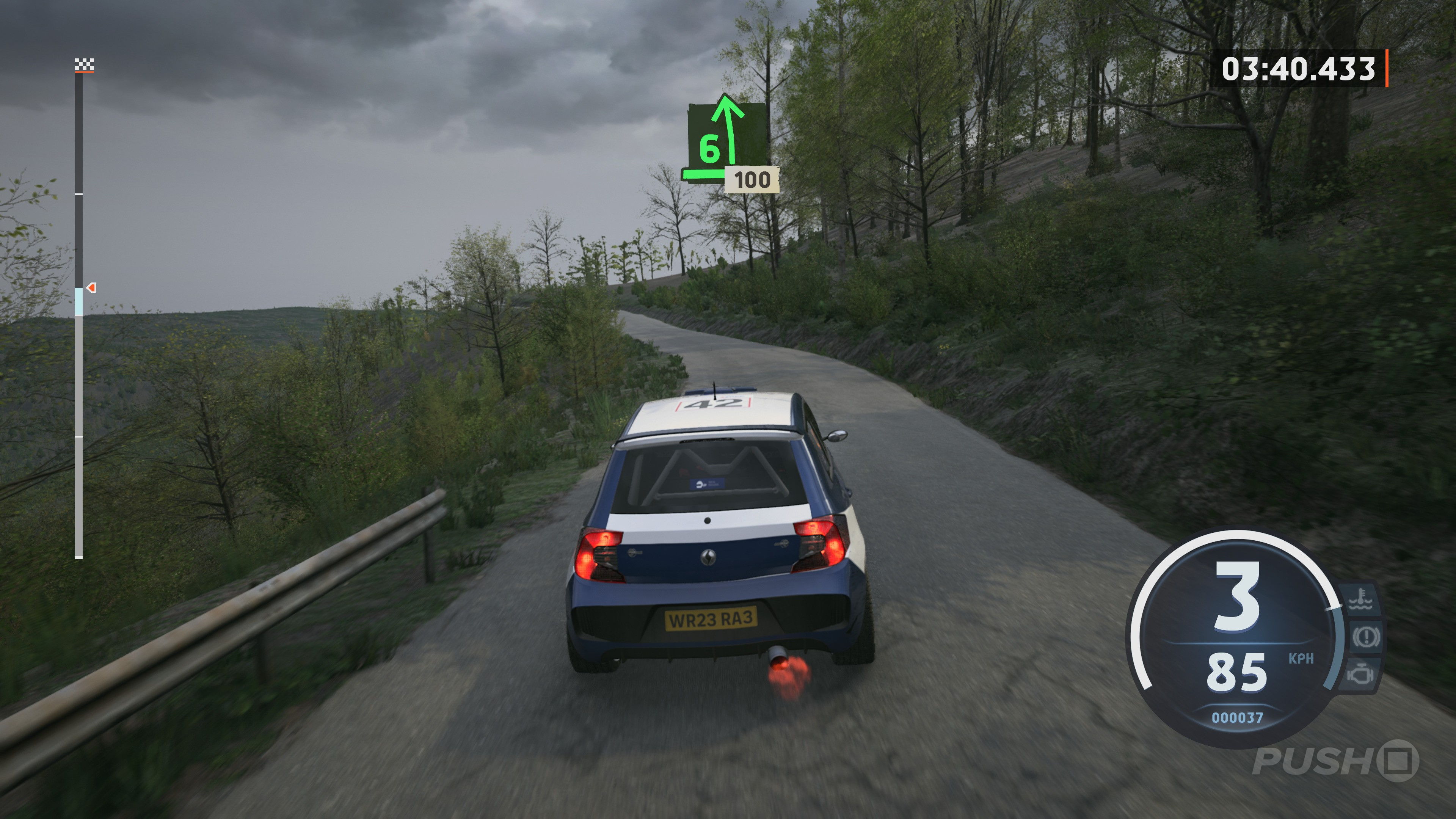Select the brake warning indicator icon

(x=1365, y=637)
